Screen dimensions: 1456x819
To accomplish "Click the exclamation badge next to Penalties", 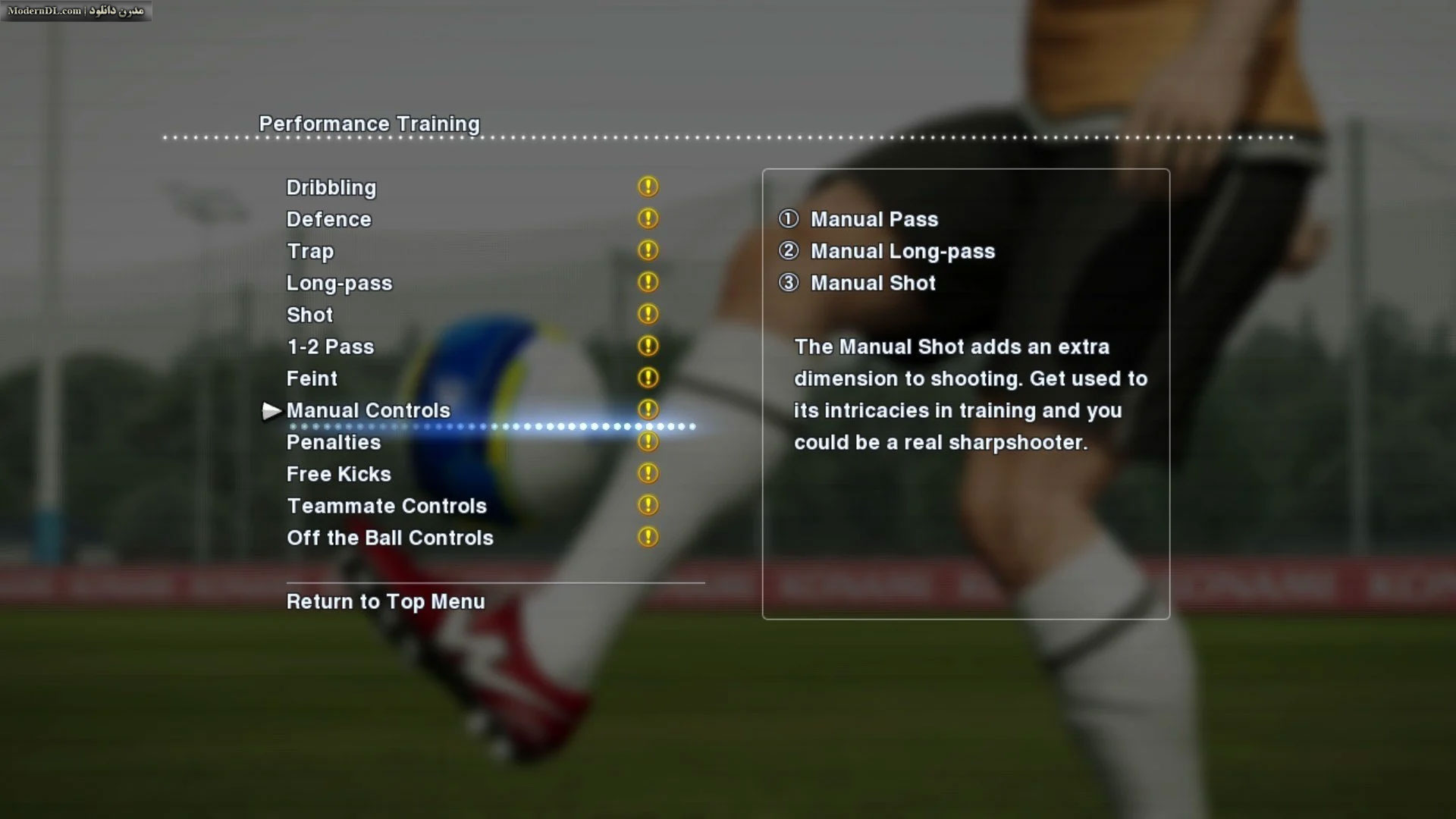I will tap(648, 441).
